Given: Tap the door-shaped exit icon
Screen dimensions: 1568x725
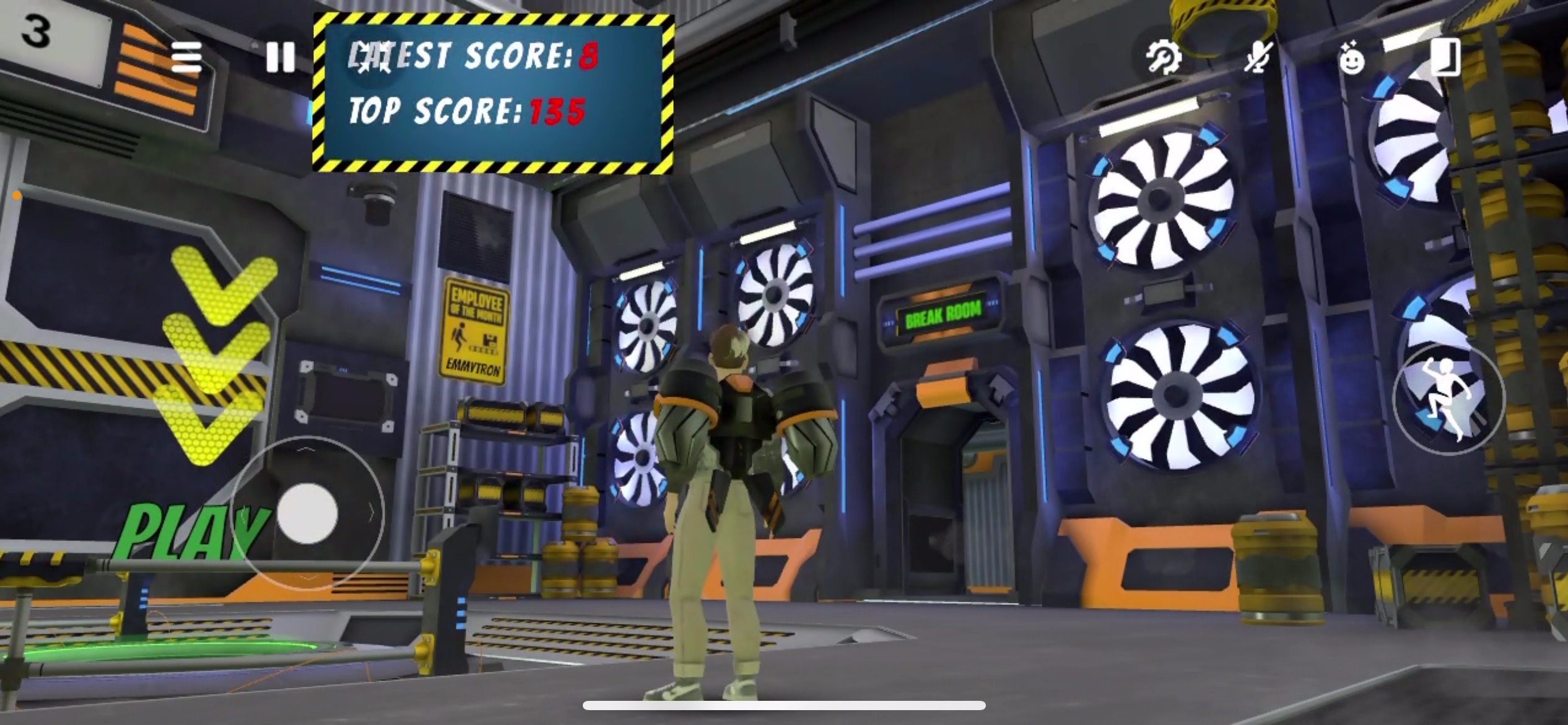Looking at the screenshot, I should (1445, 58).
